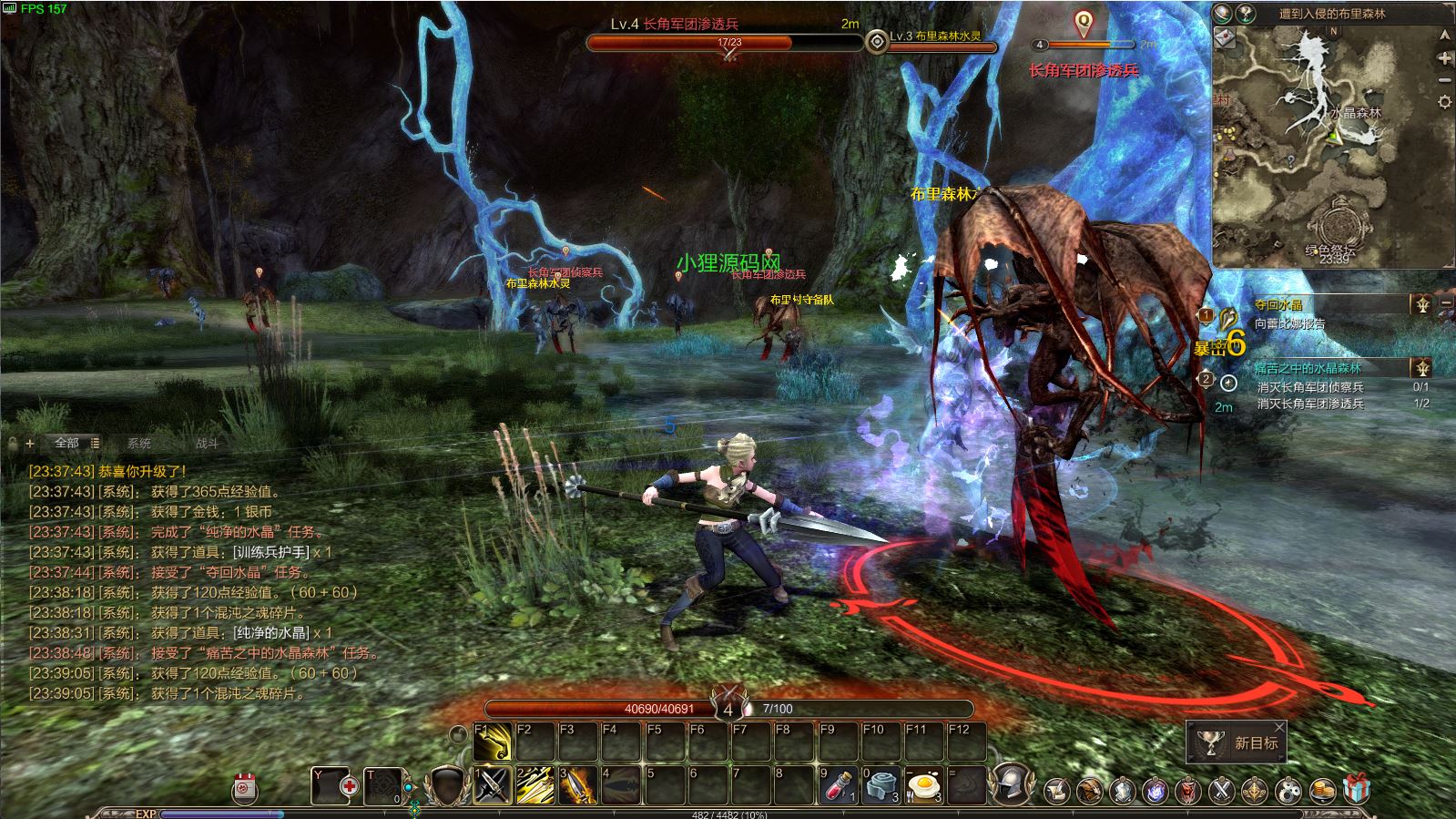Eat the fried egg food item
This screenshot has height=819, width=1456.
[x=923, y=784]
